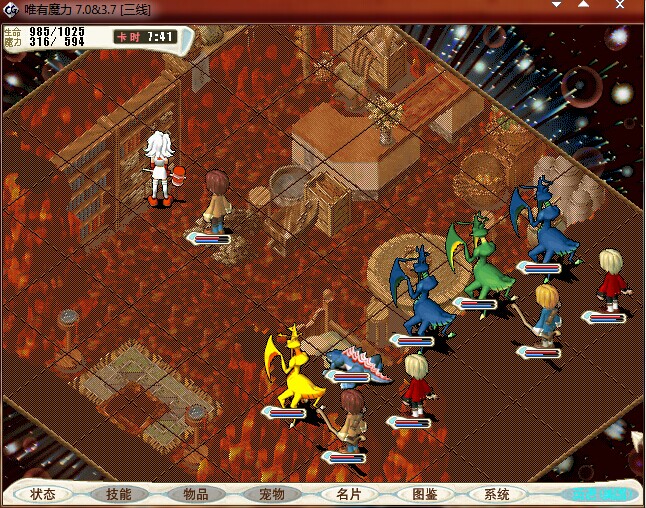Open the 图鉴 bestiary menu
646x508 pixels.
(x=424, y=494)
